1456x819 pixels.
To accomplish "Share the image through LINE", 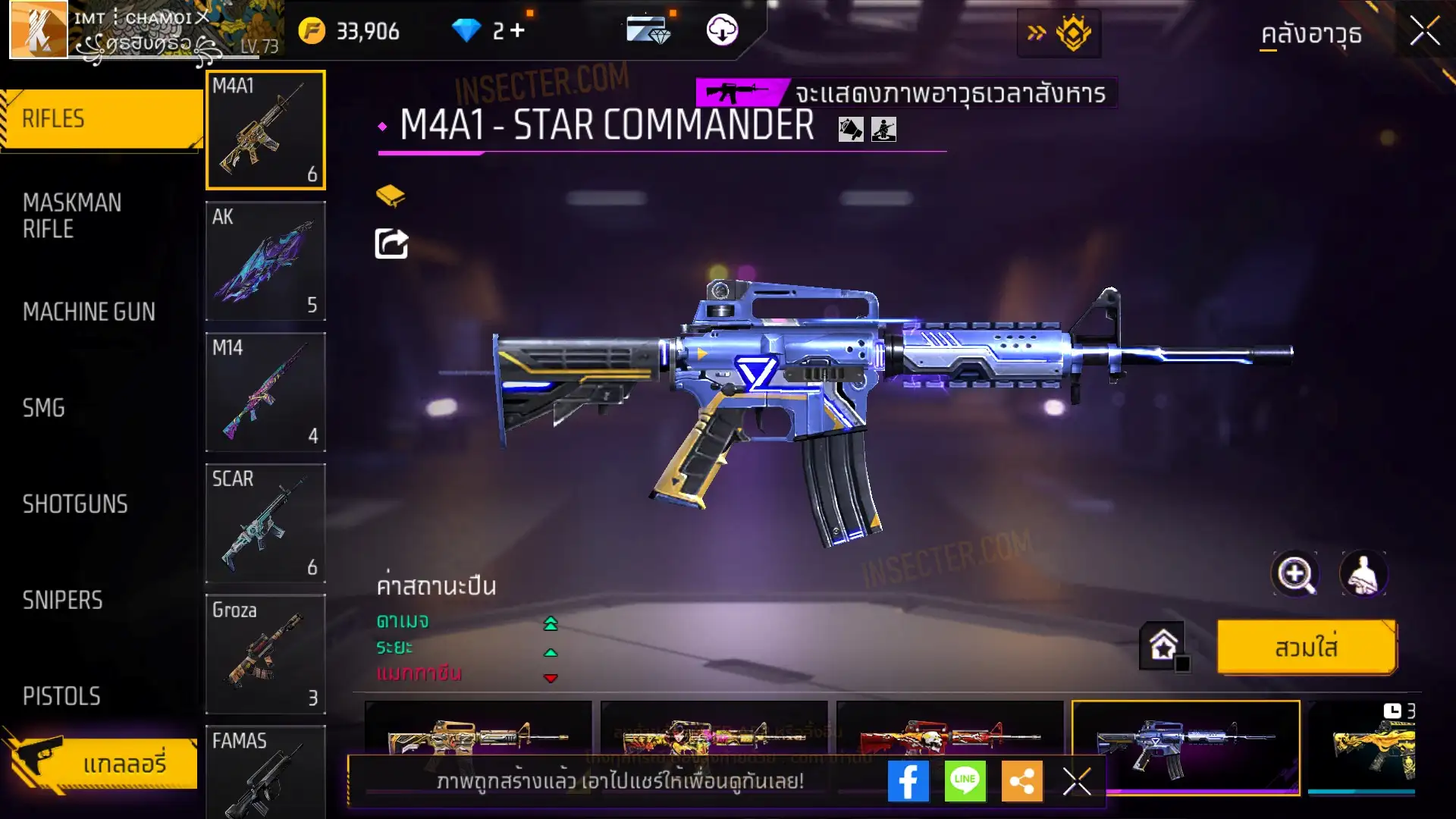I will [x=965, y=781].
